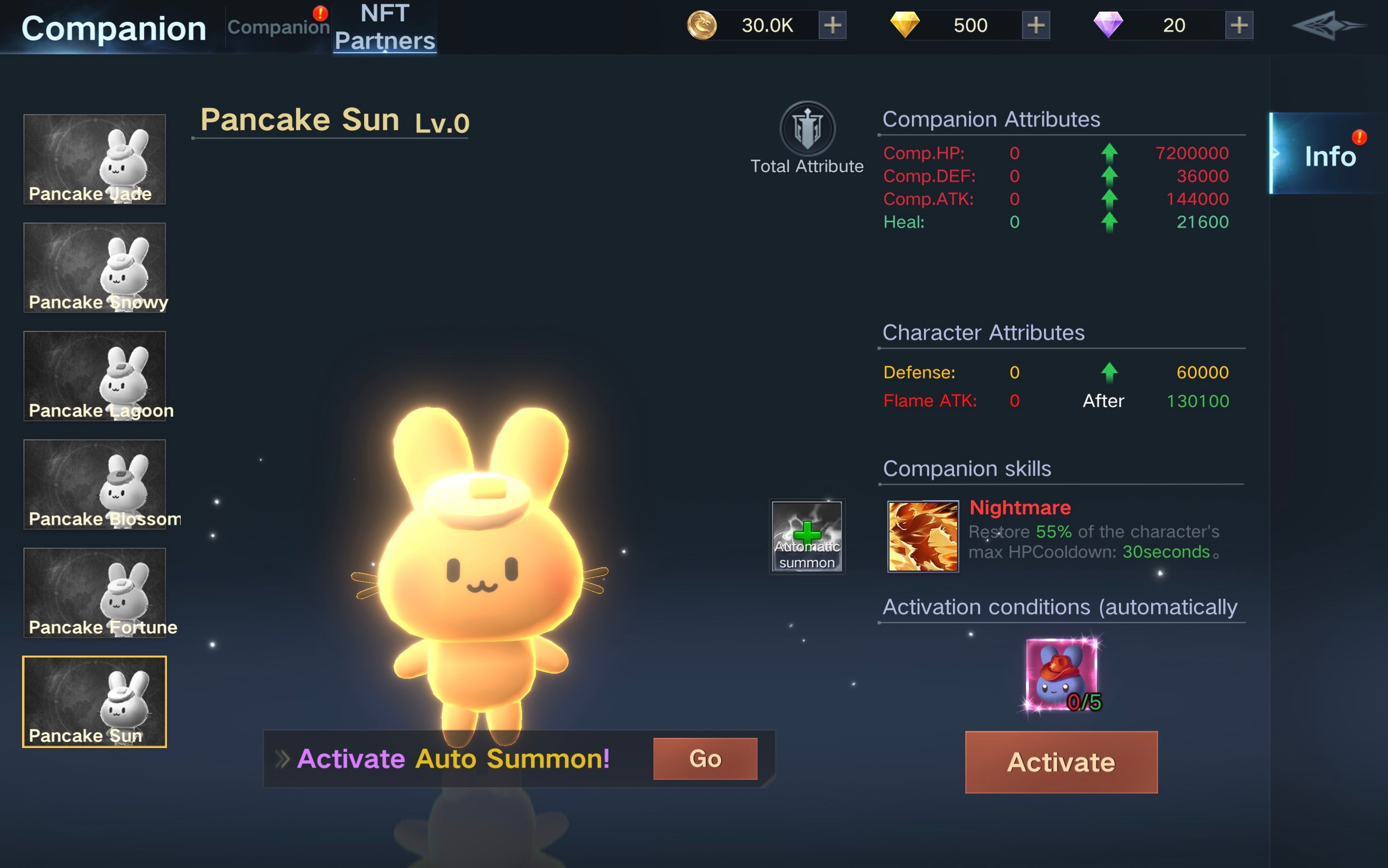This screenshot has height=868, width=1388.
Task: Add more gold coins with plus button
Action: click(x=832, y=25)
